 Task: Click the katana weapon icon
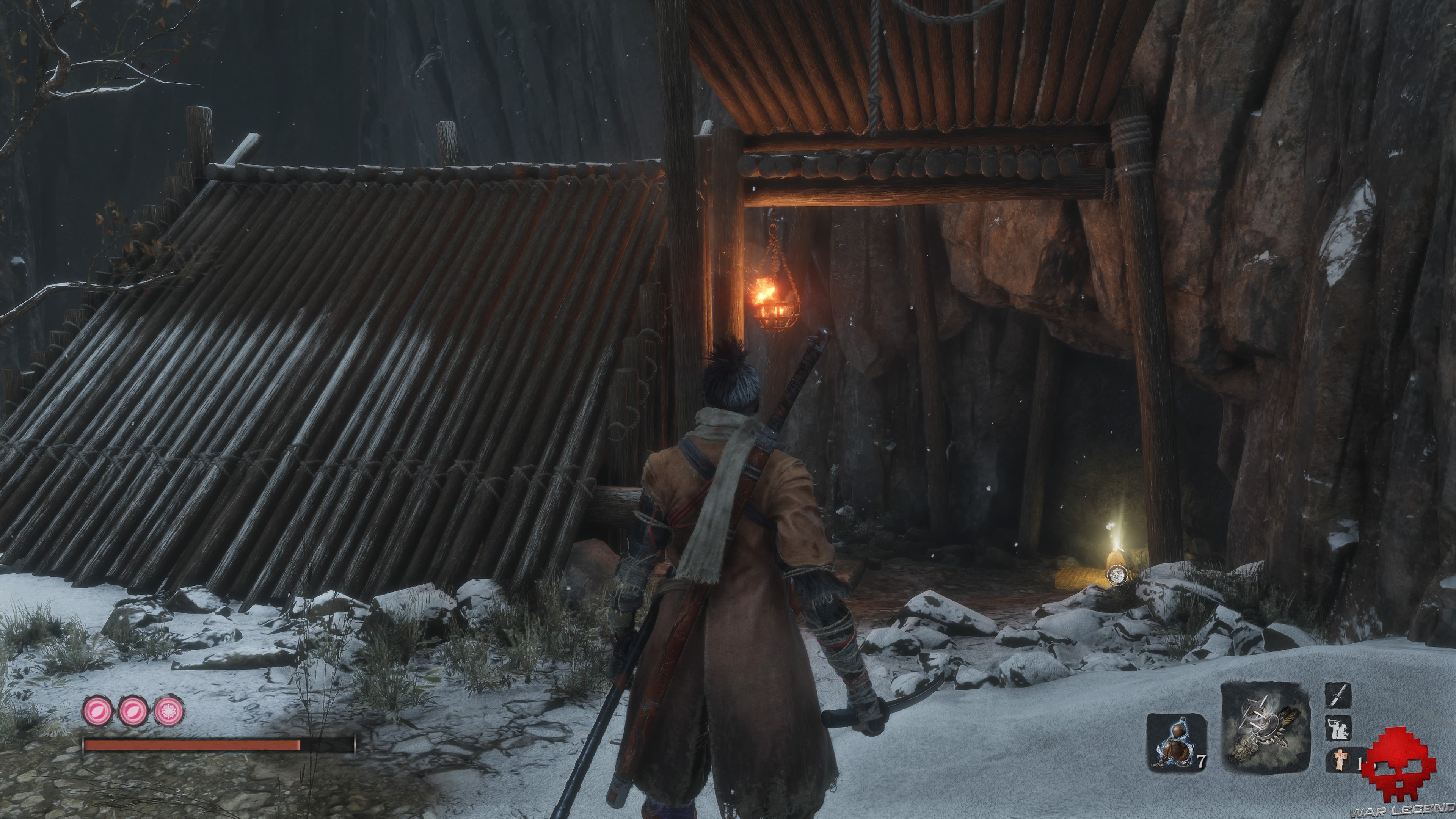[1338, 697]
